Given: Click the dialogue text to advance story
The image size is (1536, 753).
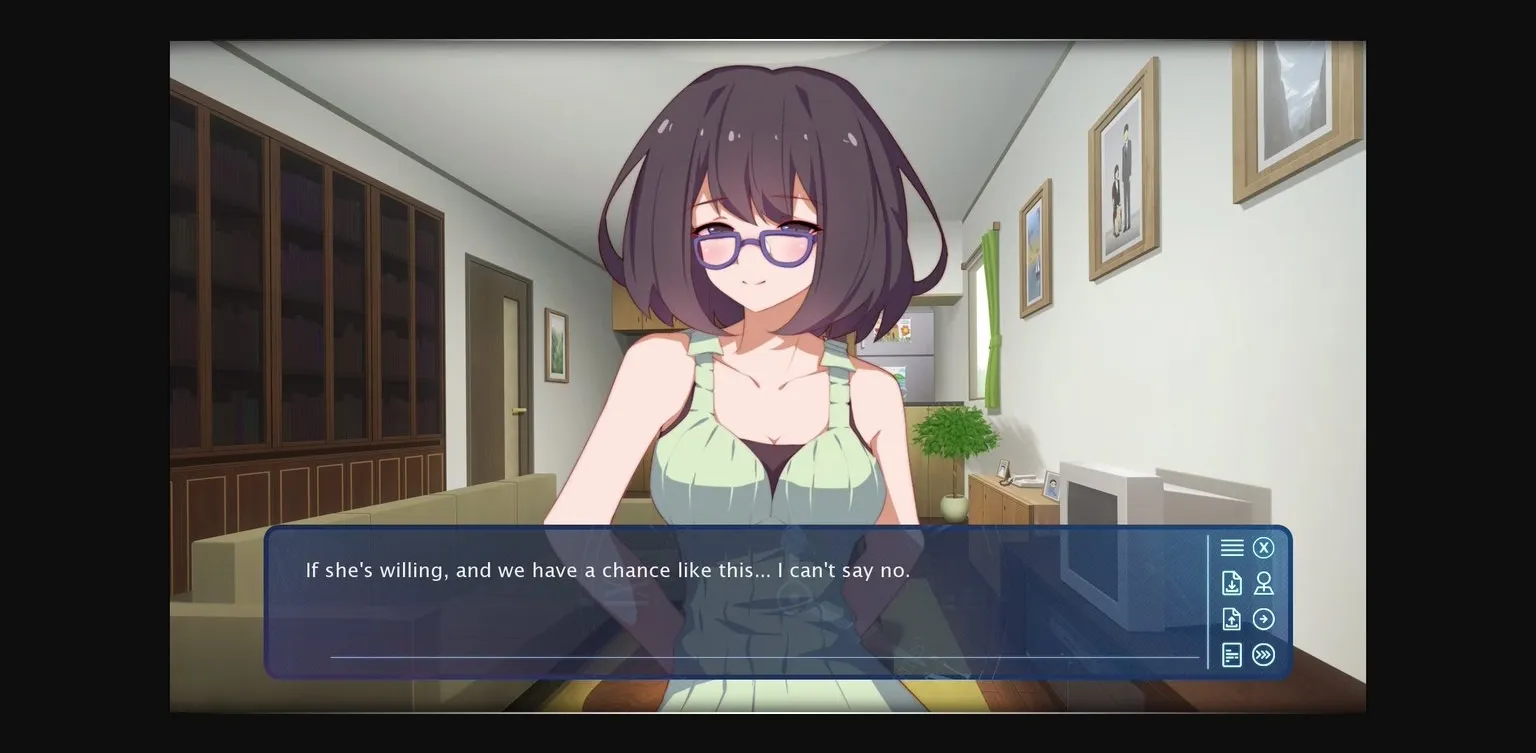Looking at the screenshot, I should click(607, 570).
